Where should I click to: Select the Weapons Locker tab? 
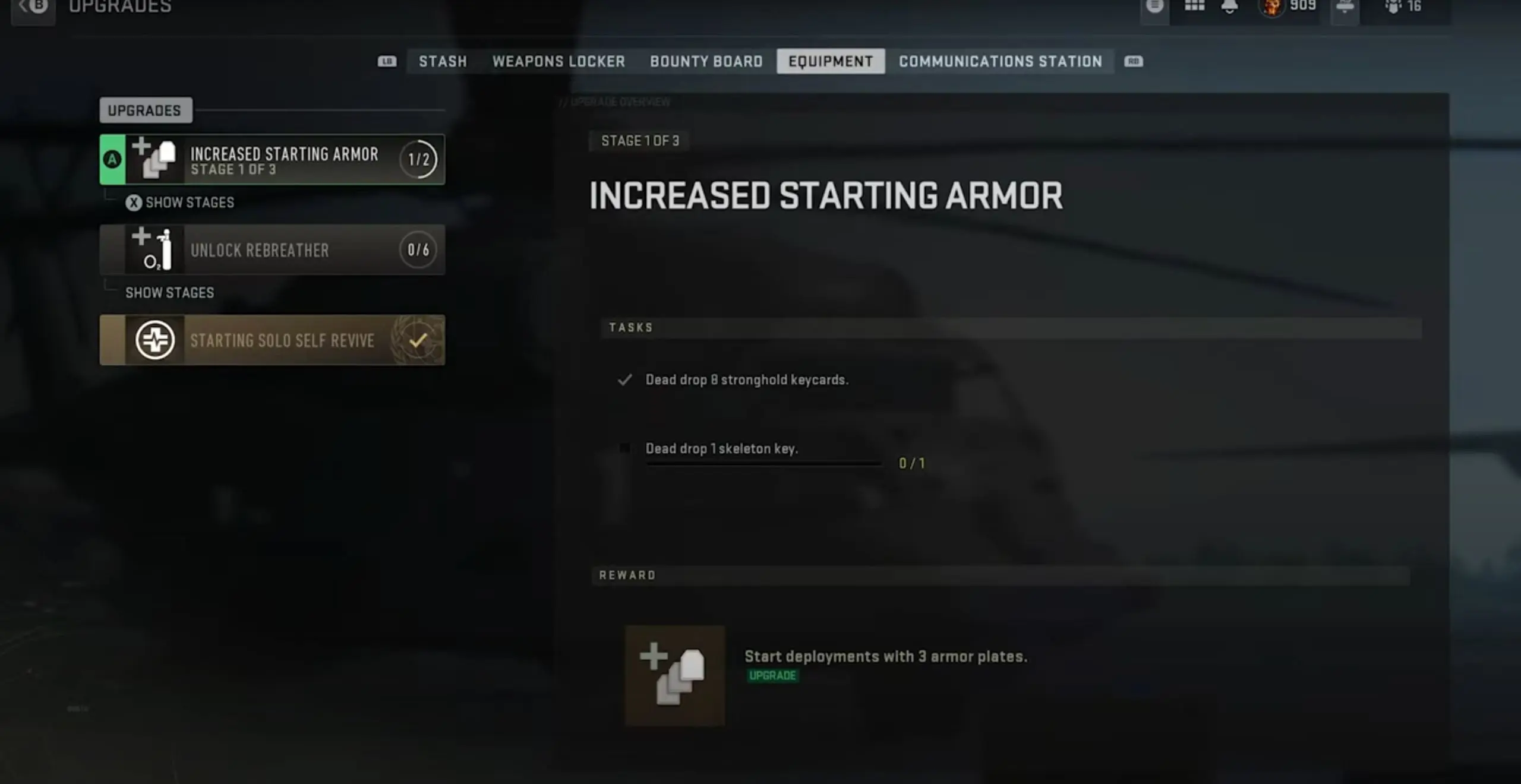pos(559,61)
